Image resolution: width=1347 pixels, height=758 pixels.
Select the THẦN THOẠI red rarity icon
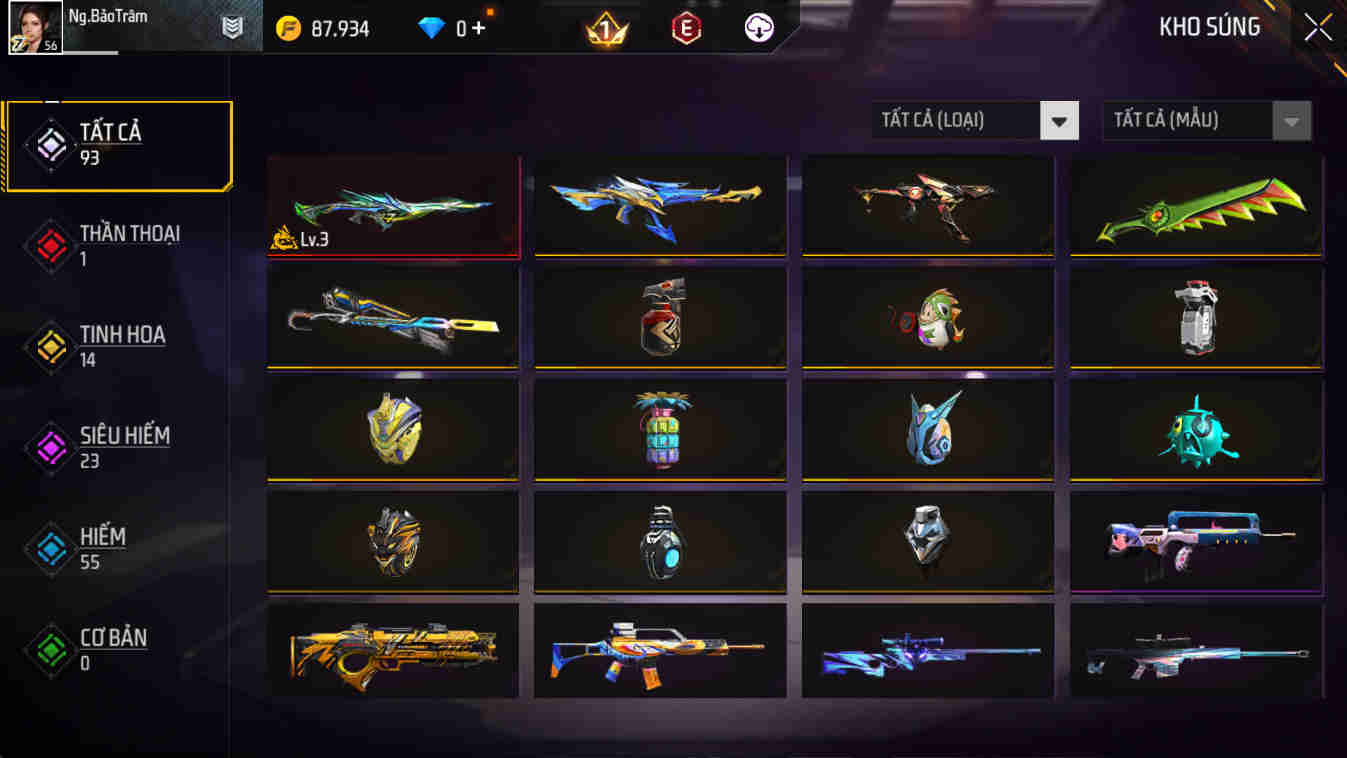click(x=50, y=245)
